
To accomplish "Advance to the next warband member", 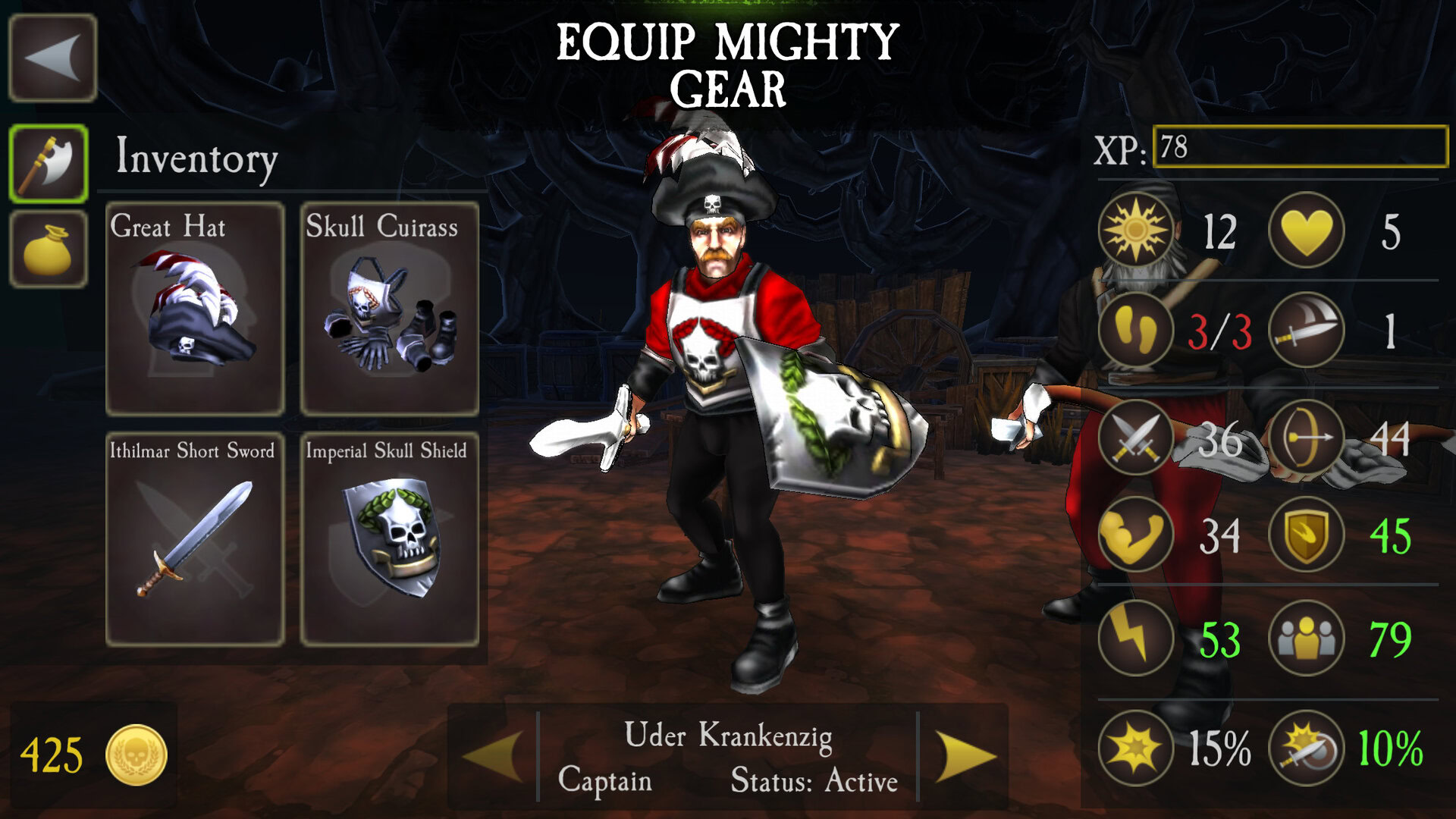I will point(965,755).
